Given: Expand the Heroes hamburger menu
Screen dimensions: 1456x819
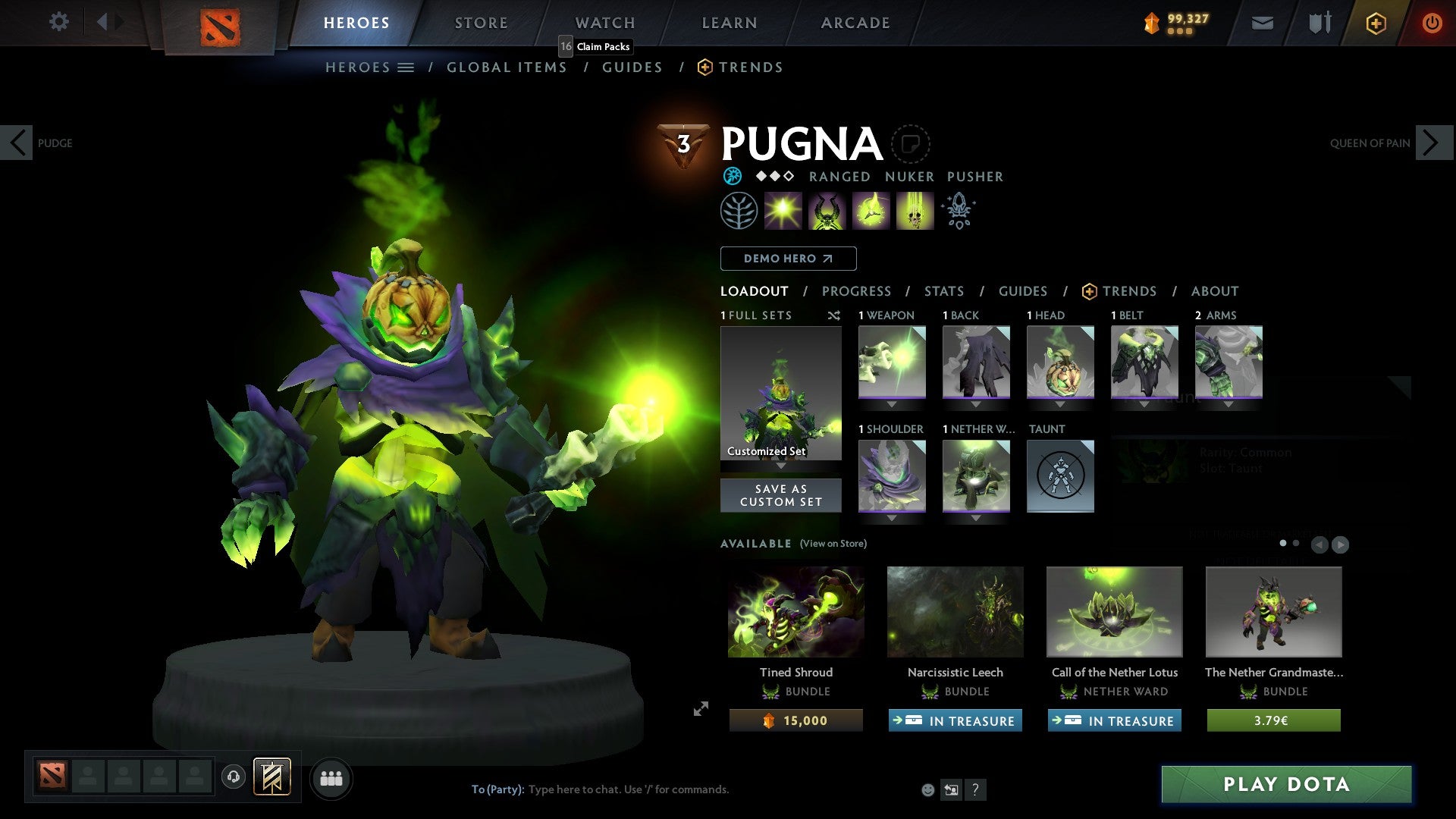Looking at the screenshot, I should 406,67.
